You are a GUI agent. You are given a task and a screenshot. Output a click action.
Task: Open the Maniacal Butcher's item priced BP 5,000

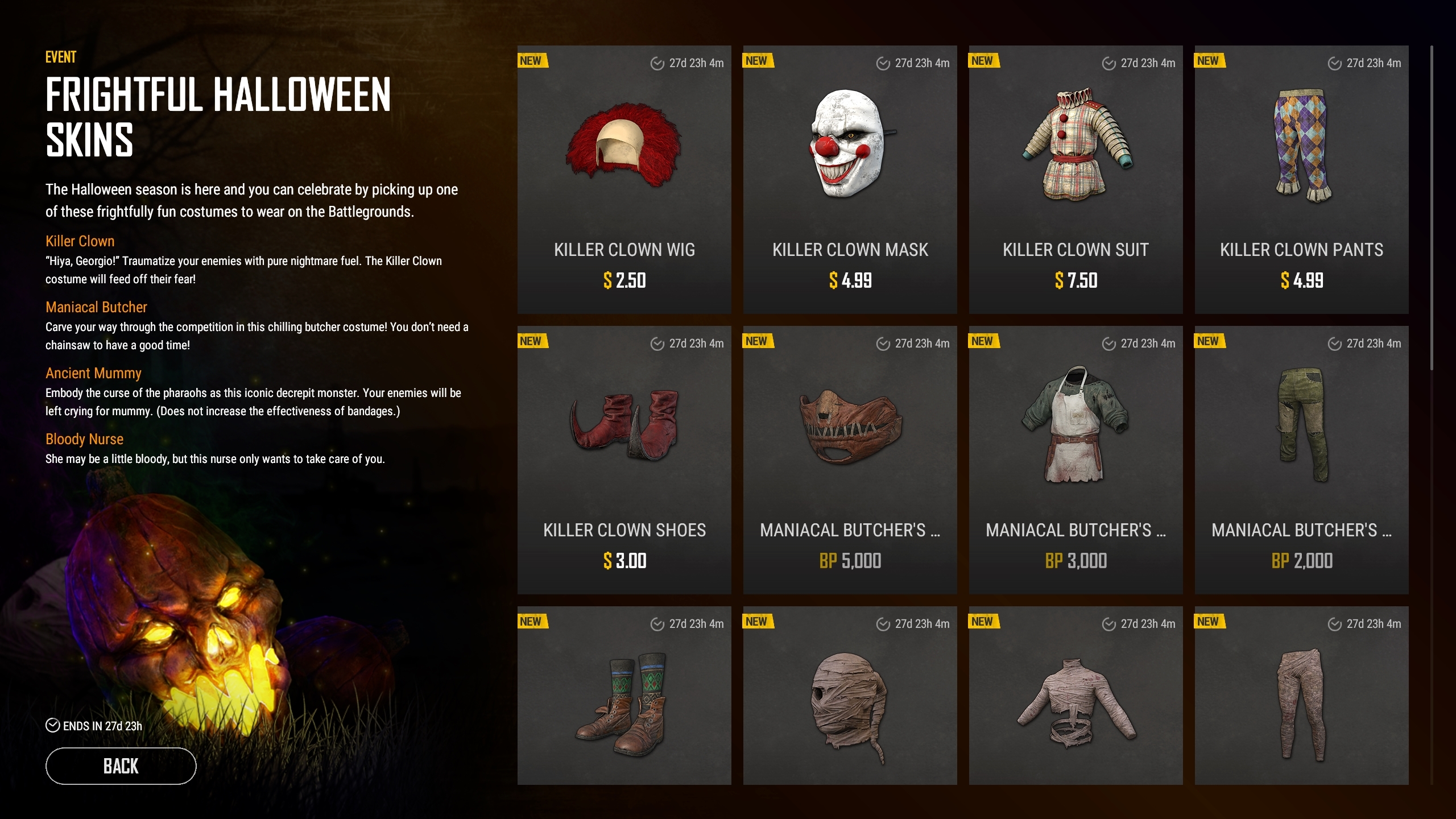point(850,460)
